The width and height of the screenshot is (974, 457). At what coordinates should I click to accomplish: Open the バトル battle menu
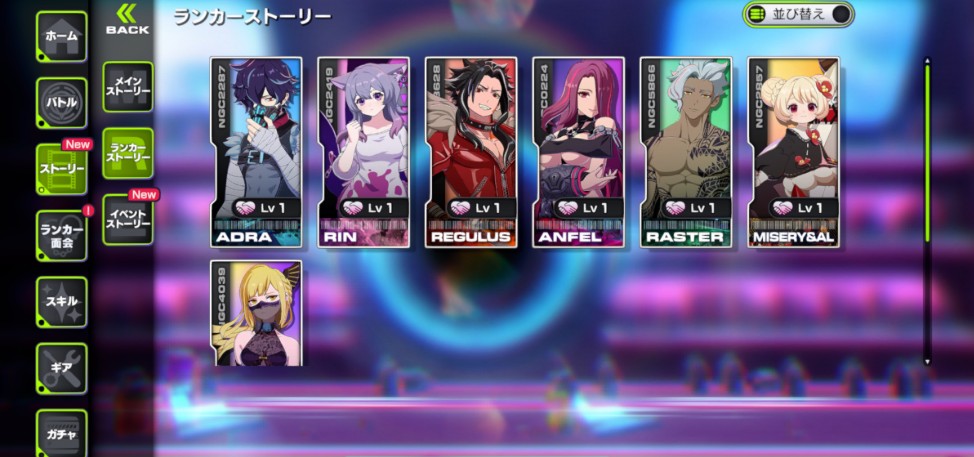(x=62, y=103)
